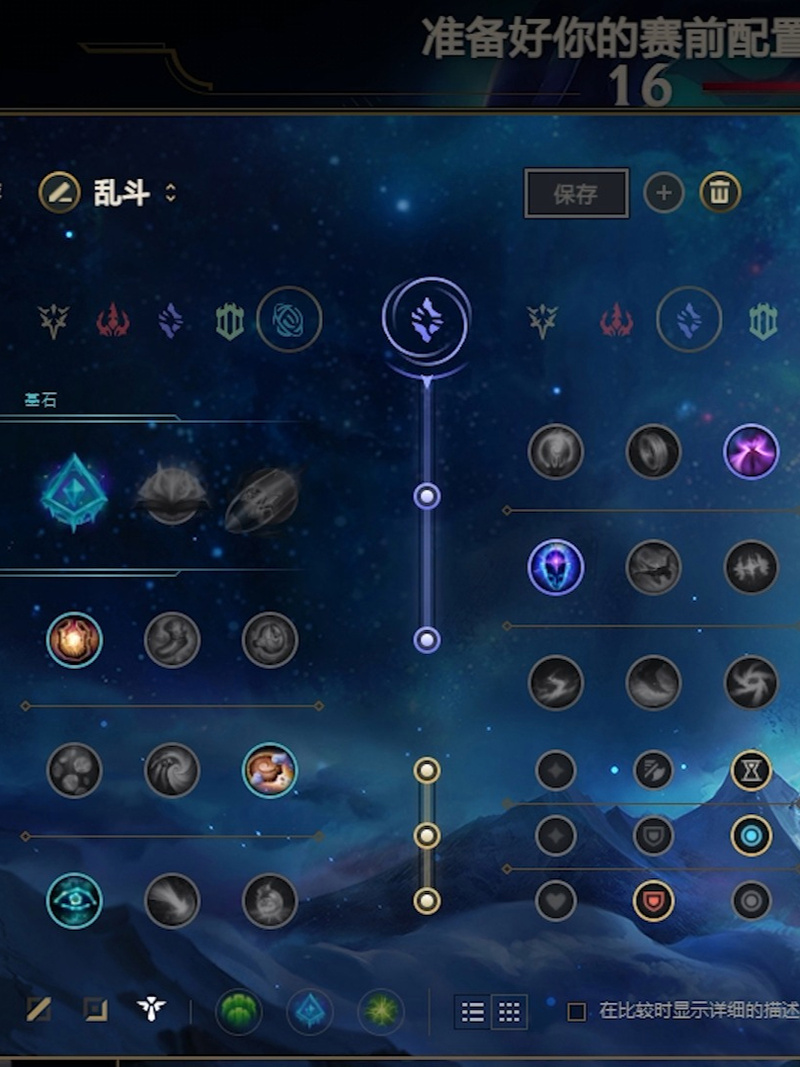The image size is (800, 1067).
Task: Select the Hextech Flashtraption rune
Action: (x=74, y=640)
